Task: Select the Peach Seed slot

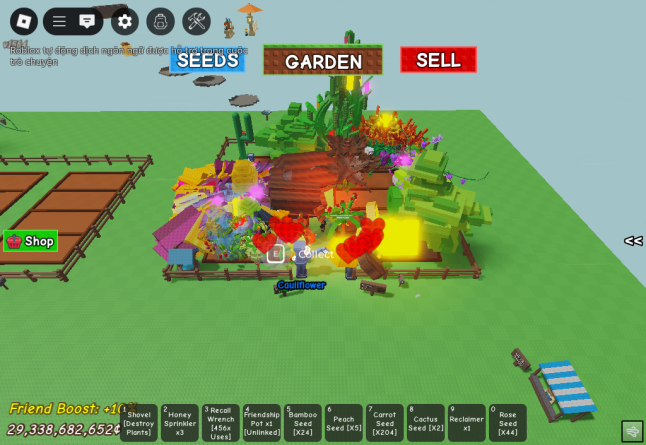Action: pyautogui.click(x=344, y=423)
